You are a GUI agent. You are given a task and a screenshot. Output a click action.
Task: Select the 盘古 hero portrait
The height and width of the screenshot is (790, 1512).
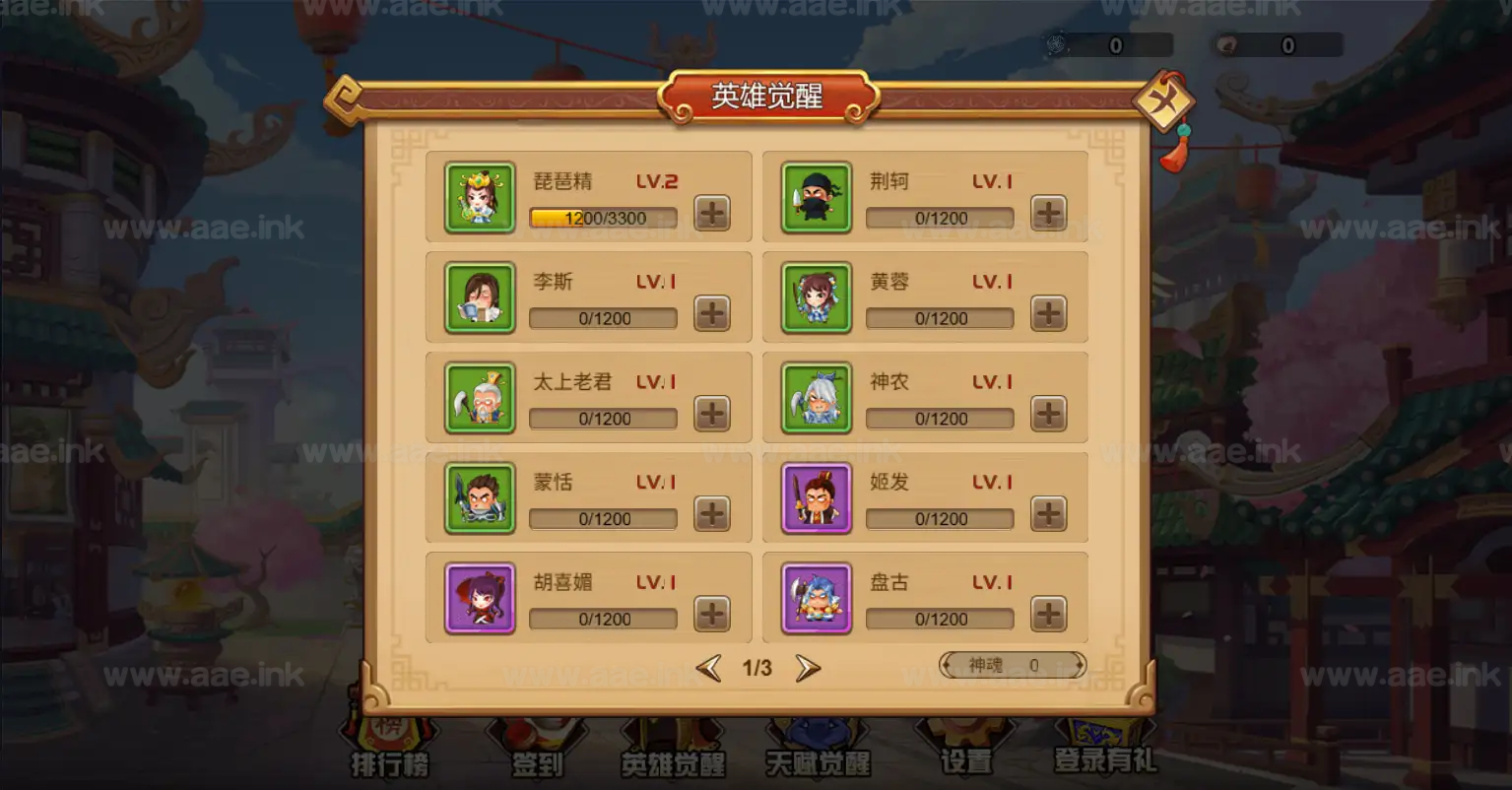(816, 597)
